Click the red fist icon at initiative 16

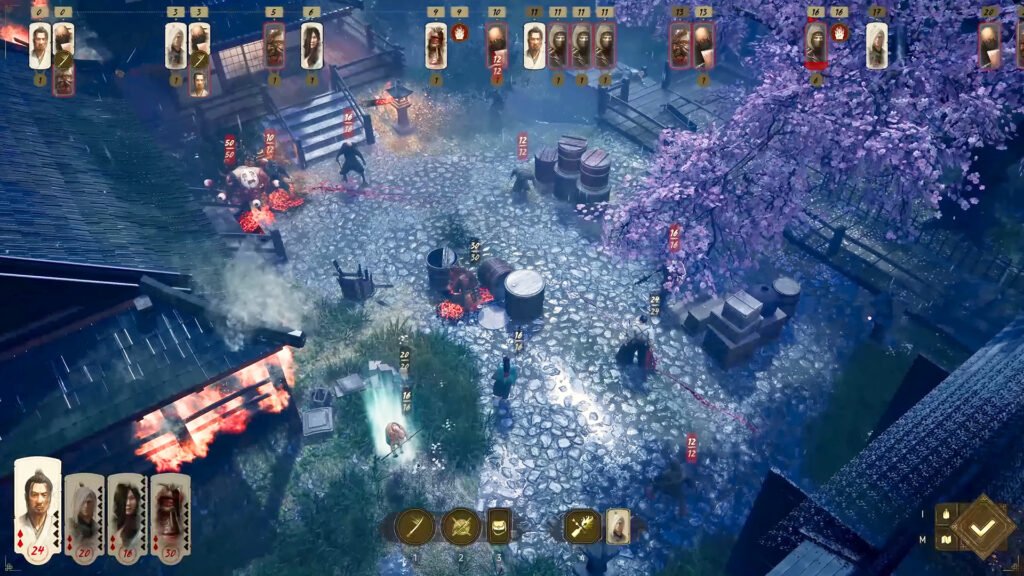click(x=840, y=33)
